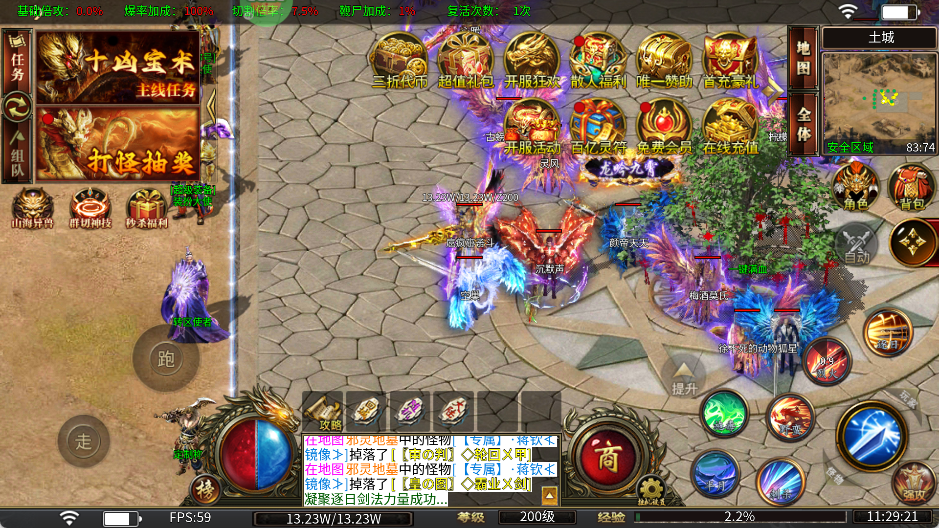
Task: Open the 秒杀福利 gift icon
Action: [146, 208]
